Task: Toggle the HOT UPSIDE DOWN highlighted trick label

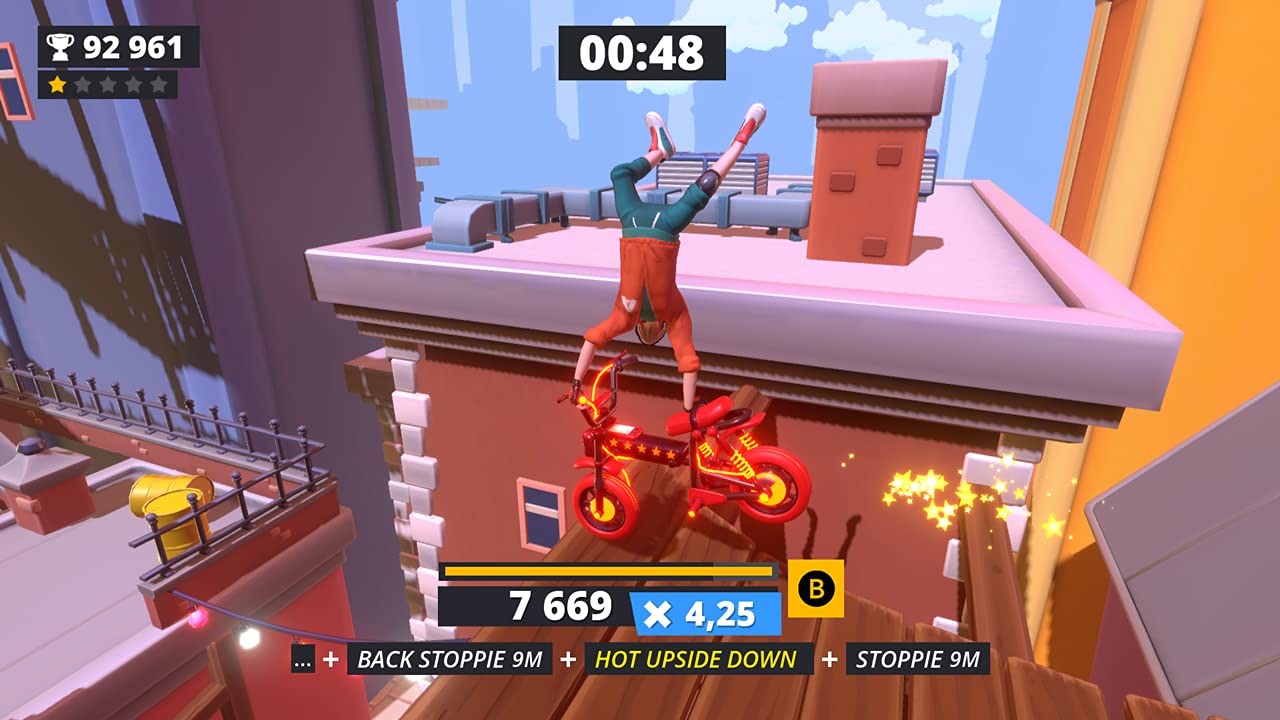Action: click(x=700, y=660)
